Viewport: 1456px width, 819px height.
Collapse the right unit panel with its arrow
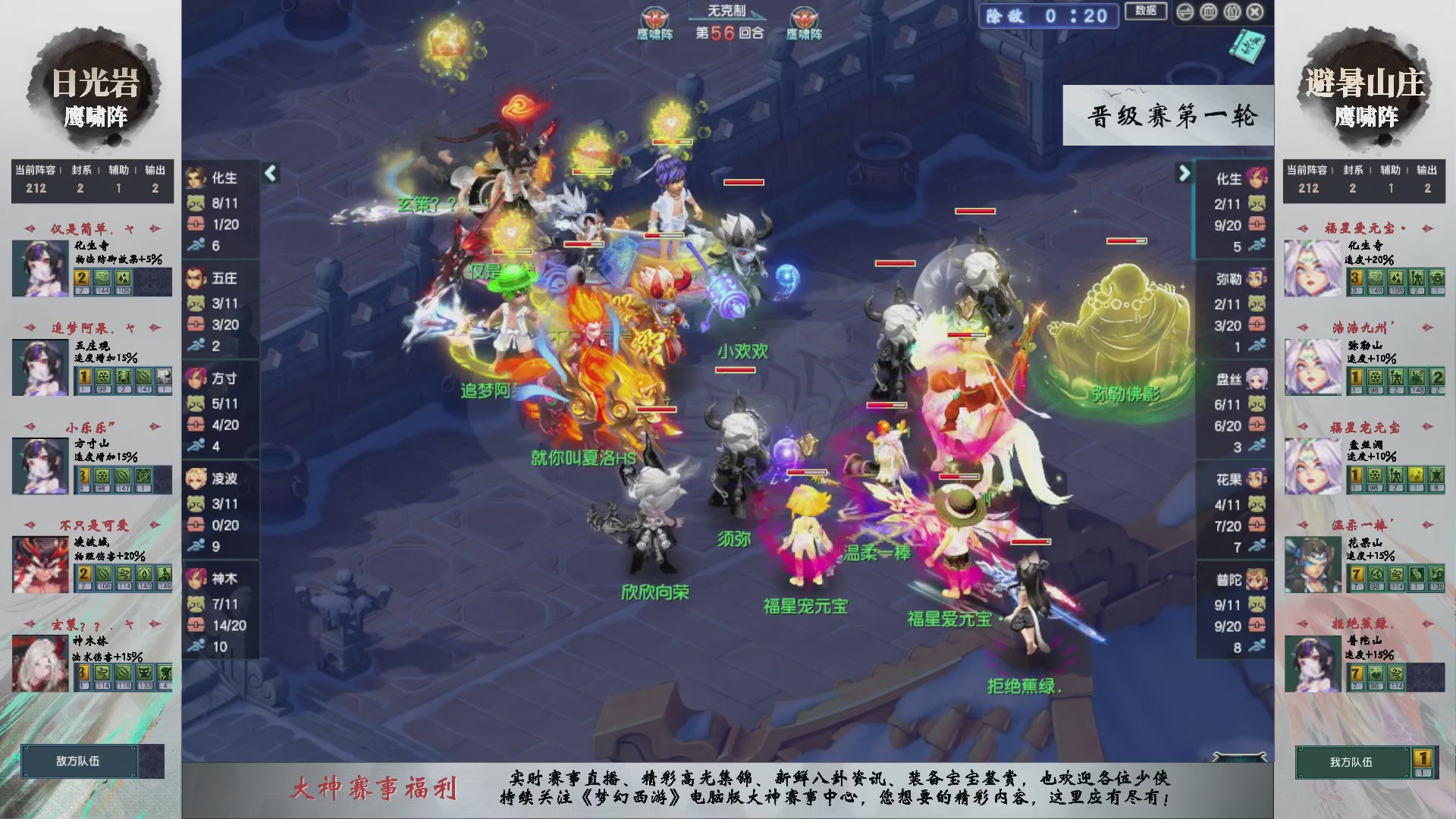tap(1185, 173)
